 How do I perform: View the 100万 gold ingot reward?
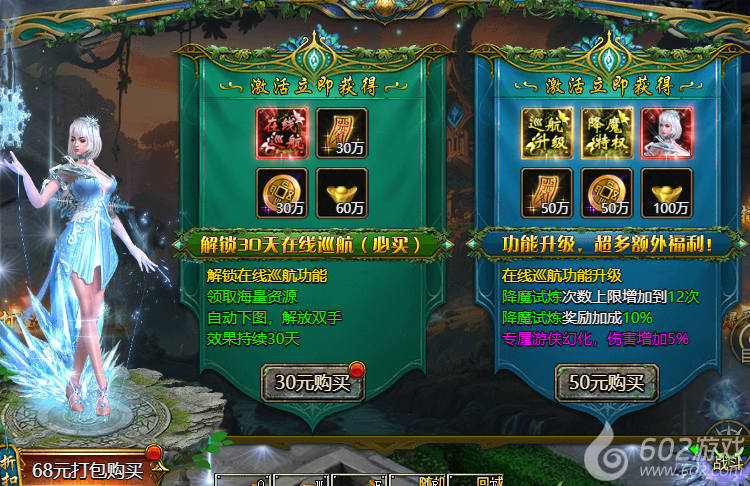pos(665,193)
